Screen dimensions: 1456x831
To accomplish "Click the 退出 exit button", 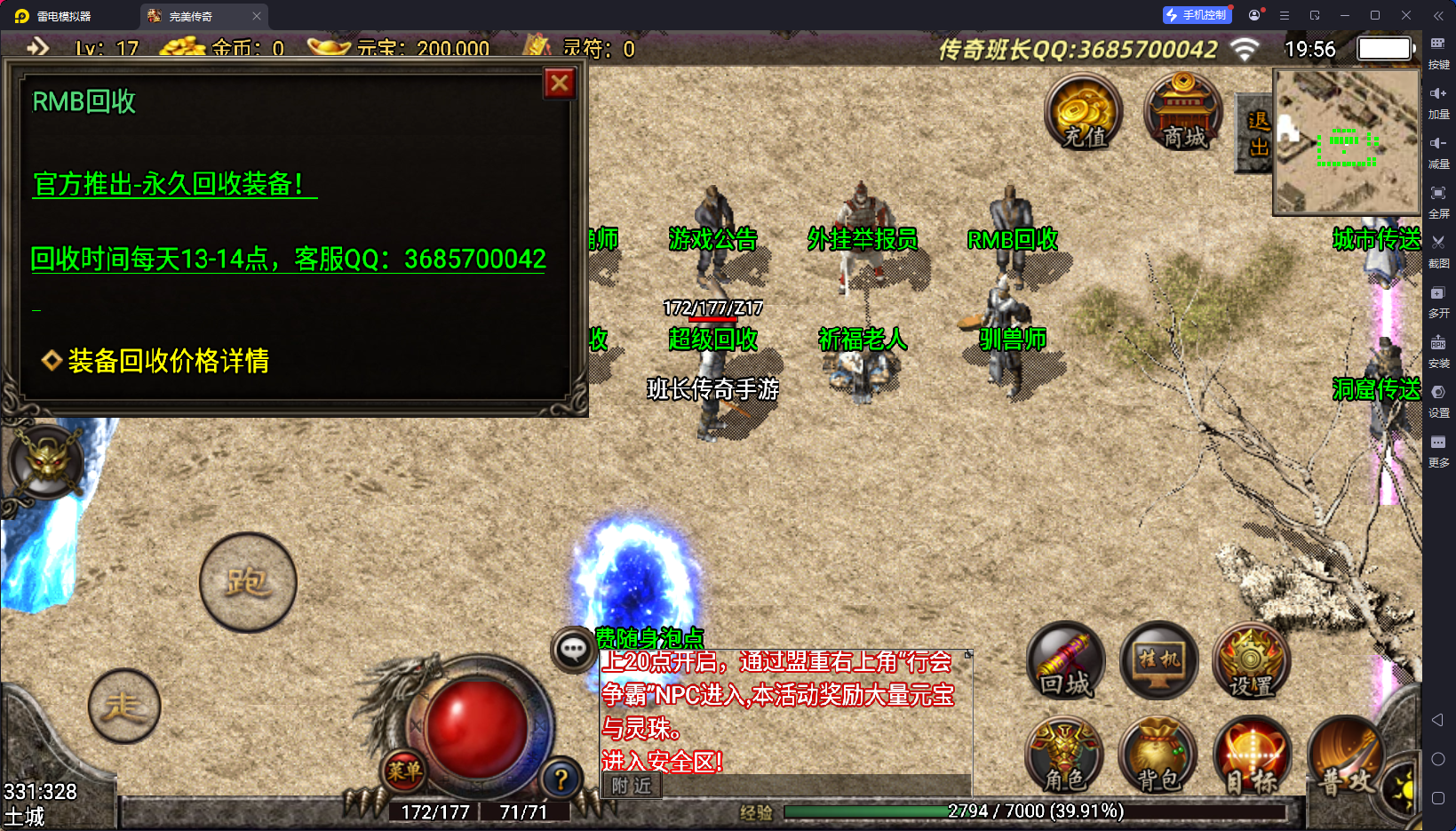I will click(1257, 133).
